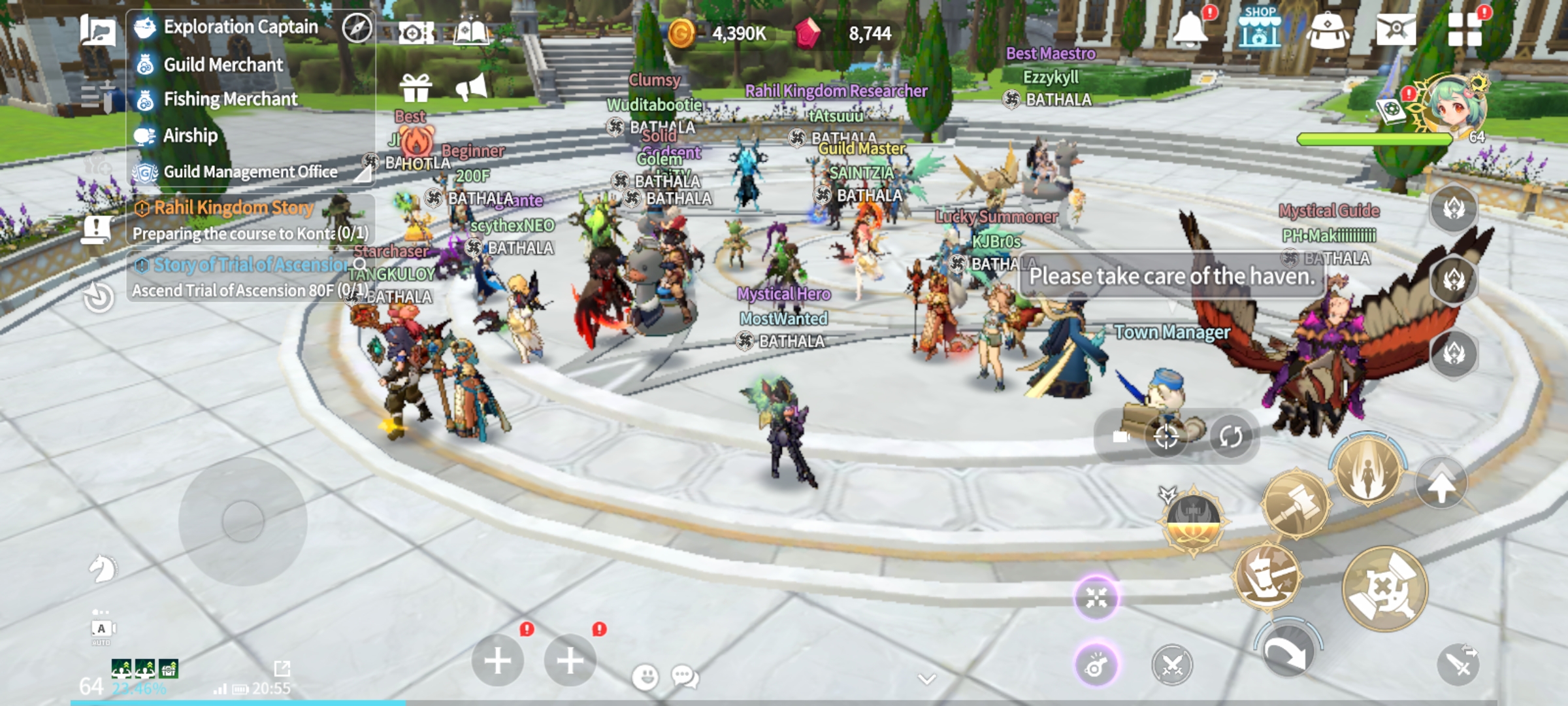This screenshot has height=706, width=1568.
Task: Open the megaphone announcements icon
Action: pyautogui.click(x=472, y=88)
